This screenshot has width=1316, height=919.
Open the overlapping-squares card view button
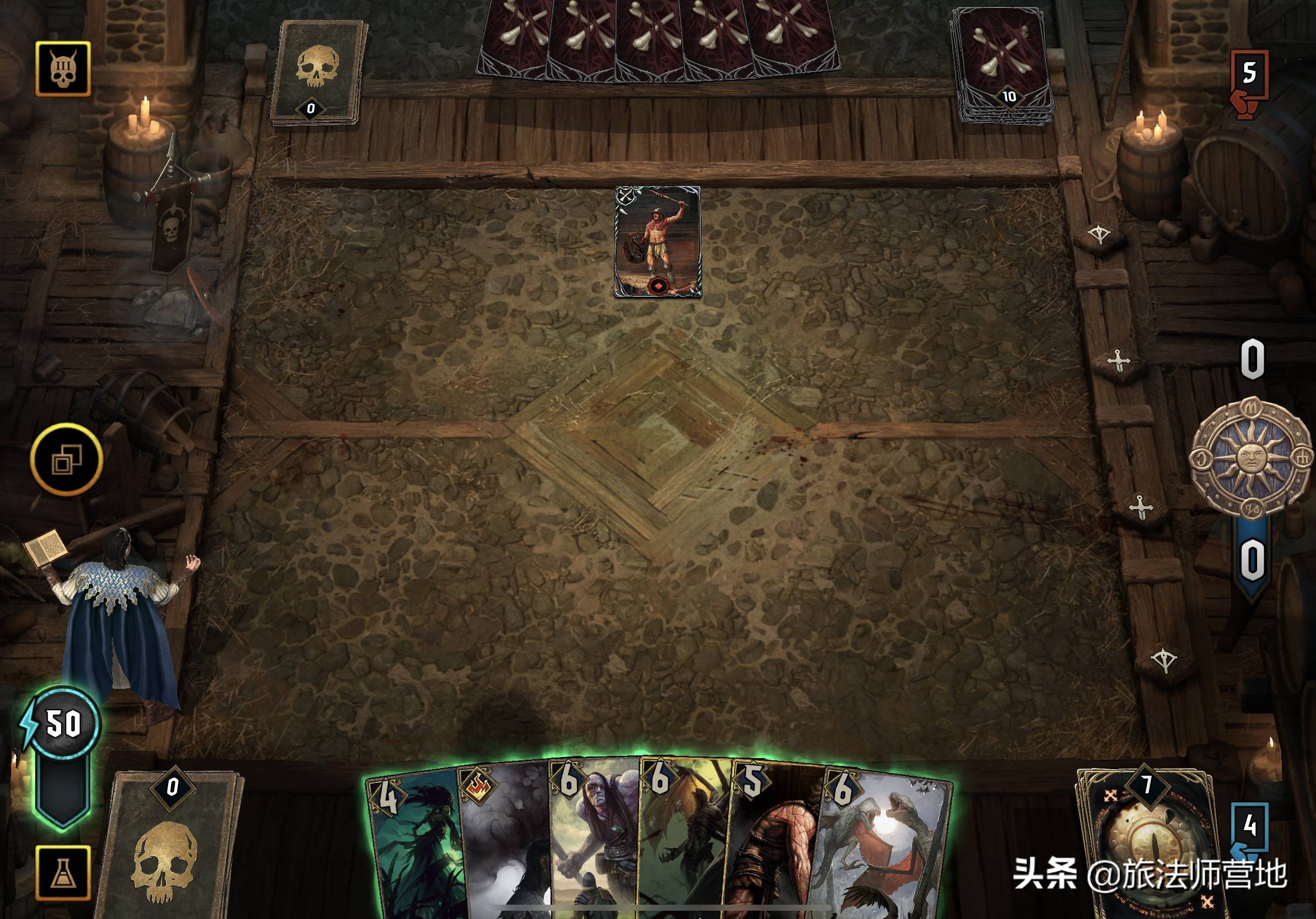67,459
